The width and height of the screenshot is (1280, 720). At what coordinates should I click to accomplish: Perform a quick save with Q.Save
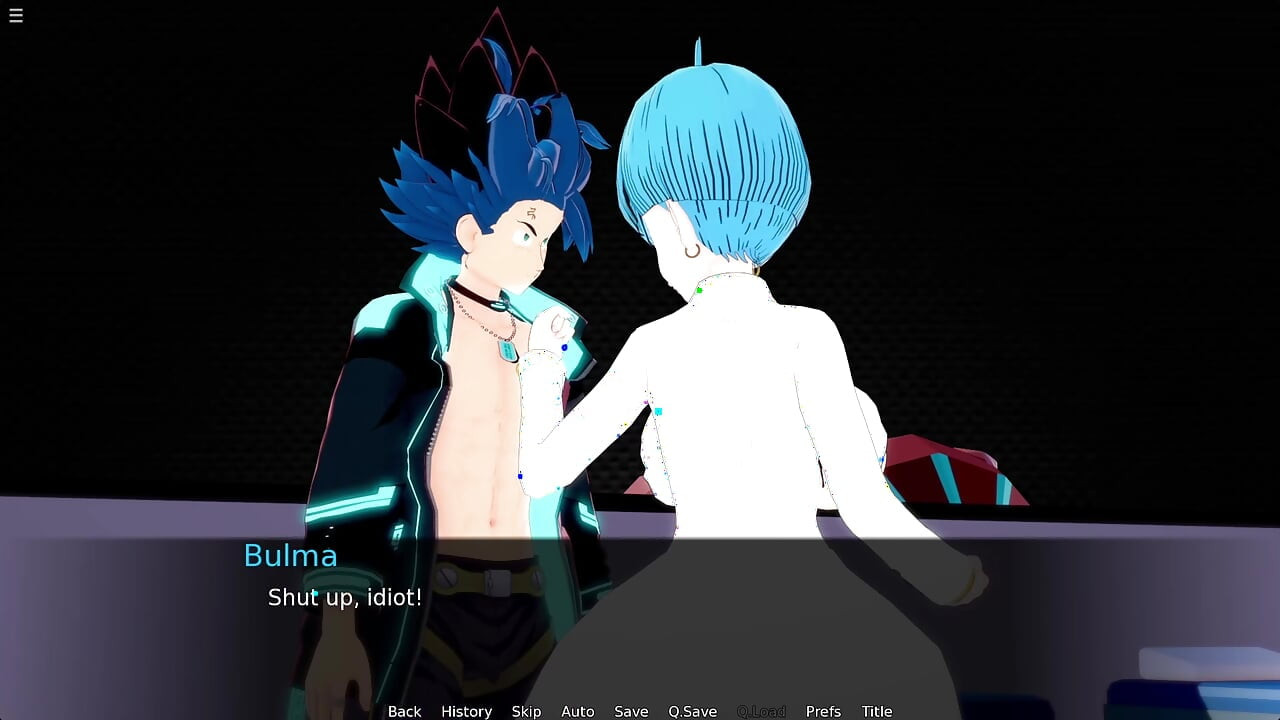coord(693,711)
